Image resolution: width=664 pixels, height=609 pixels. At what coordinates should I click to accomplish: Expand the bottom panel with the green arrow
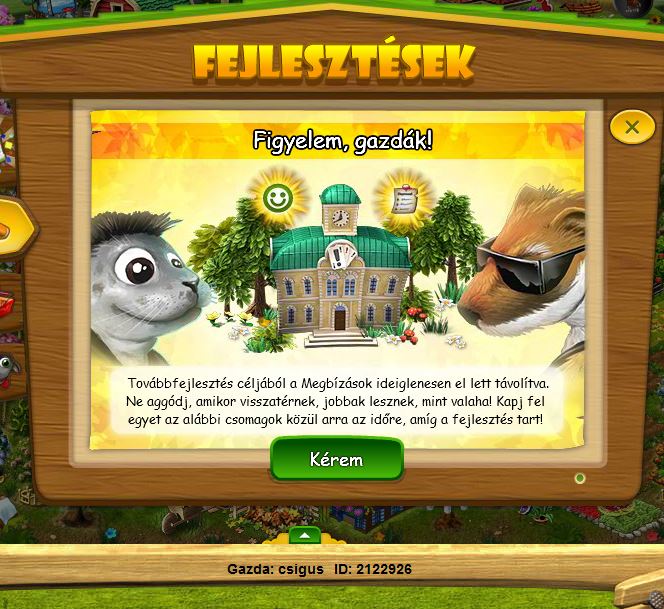point(305,535)
